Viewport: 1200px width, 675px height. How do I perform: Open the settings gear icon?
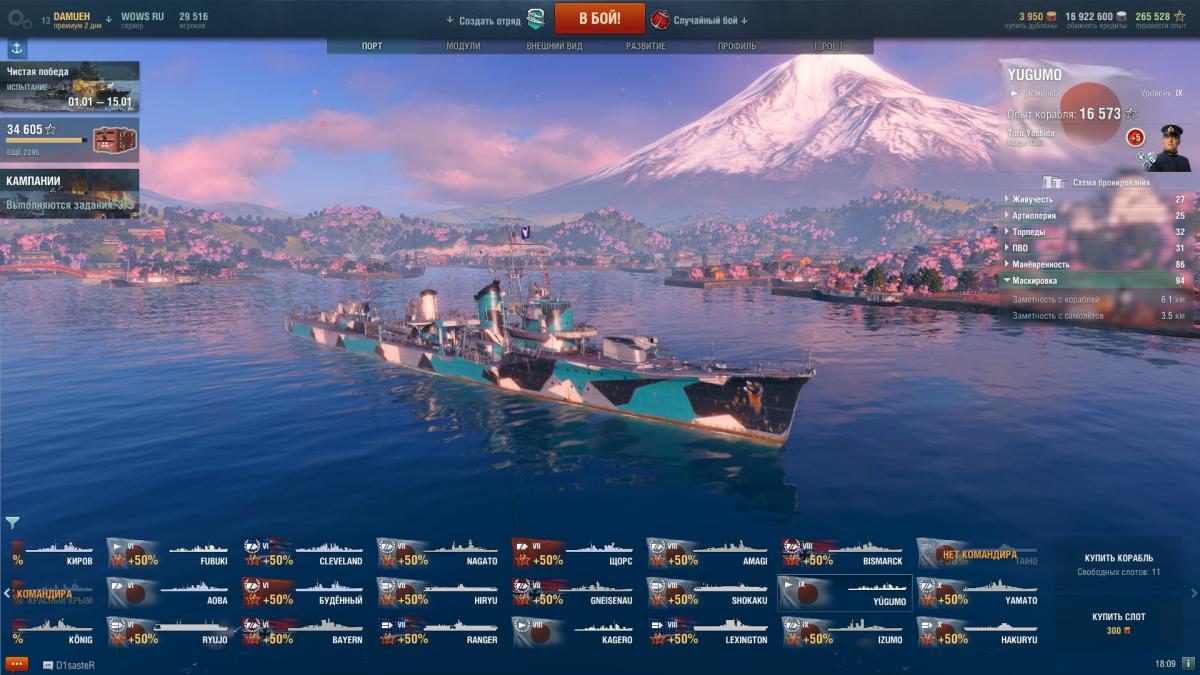(x=20, y=20)
